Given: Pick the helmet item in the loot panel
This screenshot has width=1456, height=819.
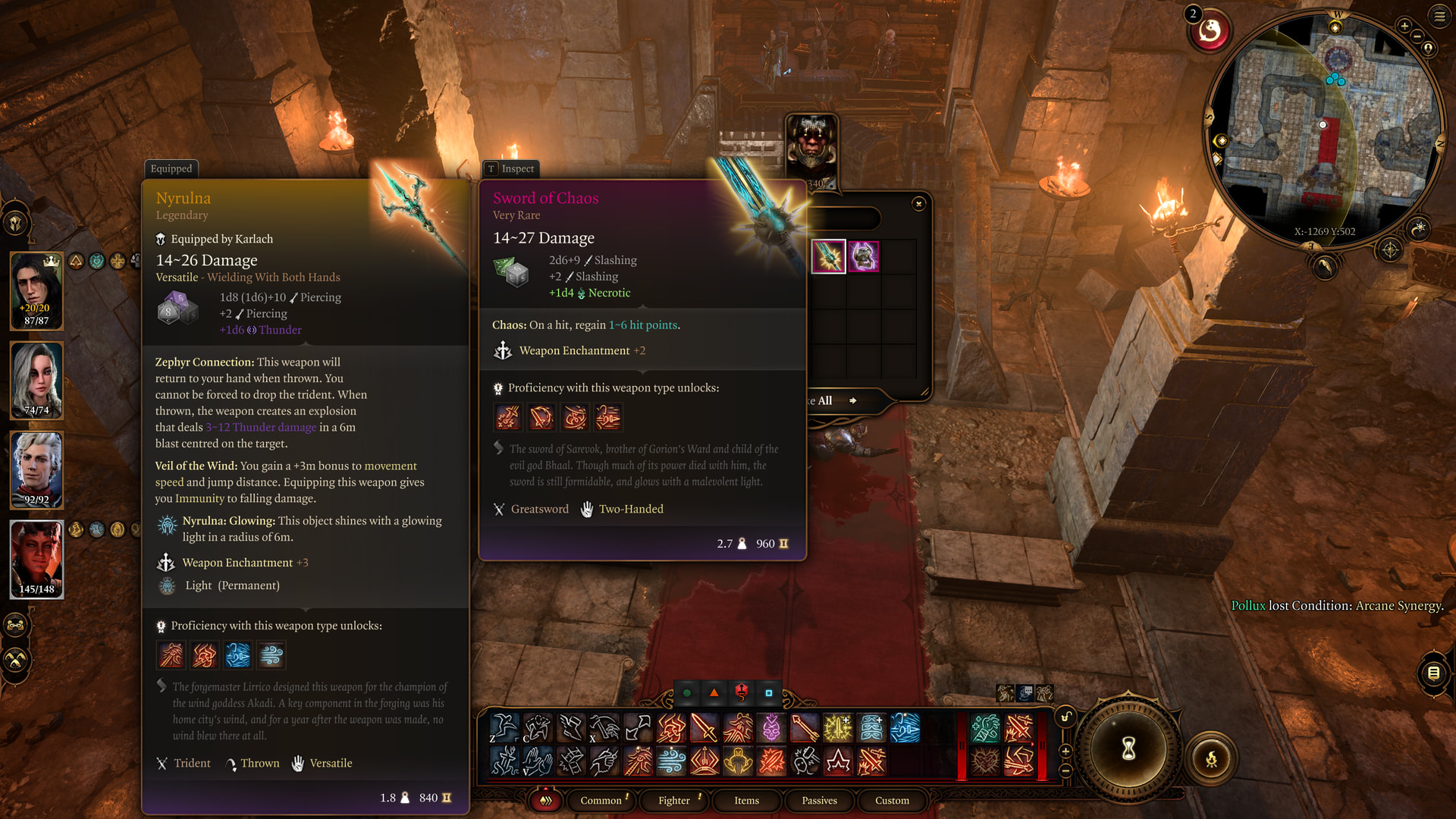Looking at the screenshot, I should pos(864,256).
